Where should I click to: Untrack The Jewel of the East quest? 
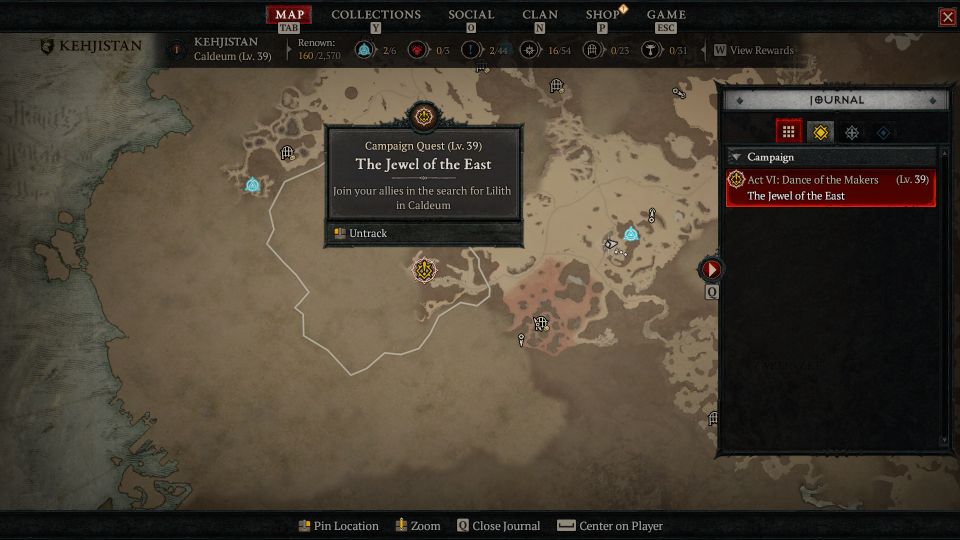point(367,233)
